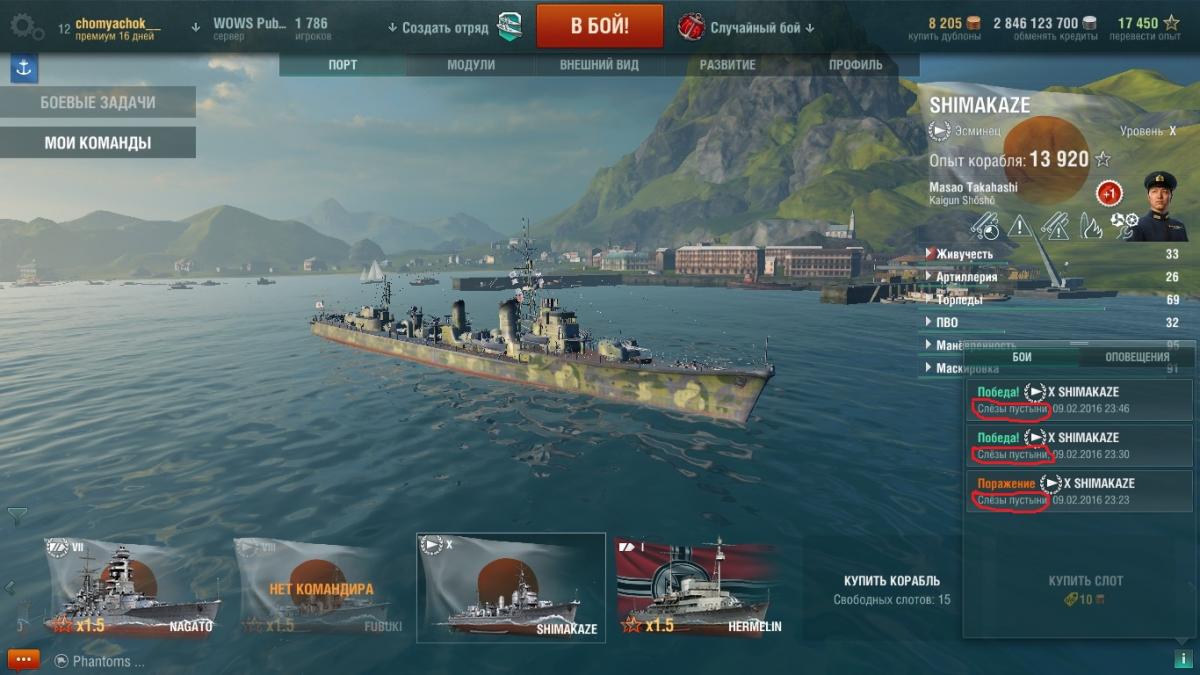Choose the Fubuki ship card
The image size is (1200, 675).
pyautogui.click(x=320, y=588)
